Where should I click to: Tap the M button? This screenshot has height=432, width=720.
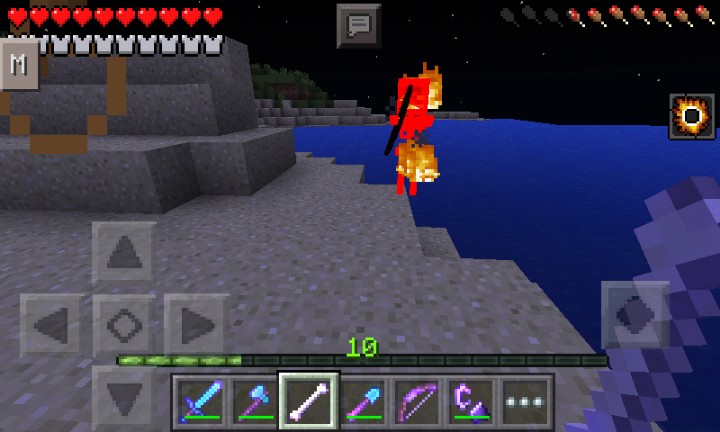click(x=19, y=65)
